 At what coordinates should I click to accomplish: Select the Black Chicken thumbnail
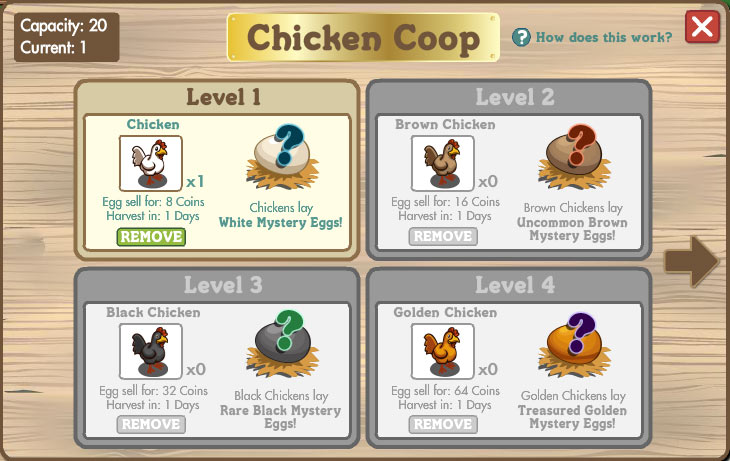pos(151,351)
